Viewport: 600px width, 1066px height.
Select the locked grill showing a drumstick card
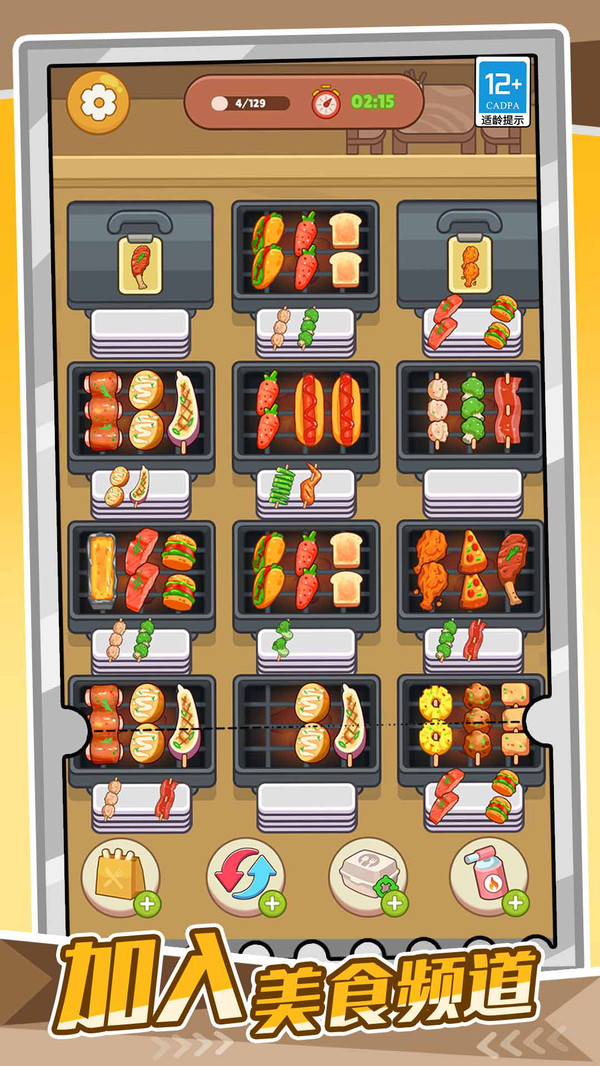(x=140, y=263)
